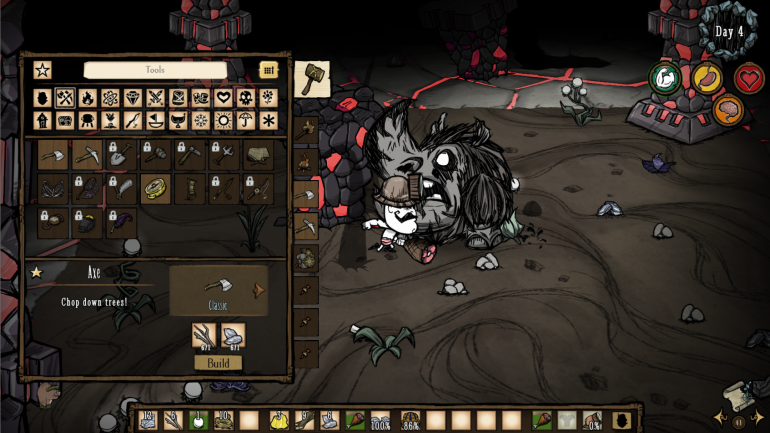Viewport: 770px width, 433px height.
Task: Pause the game with the pause button
Action: click(x=740, y=422)
